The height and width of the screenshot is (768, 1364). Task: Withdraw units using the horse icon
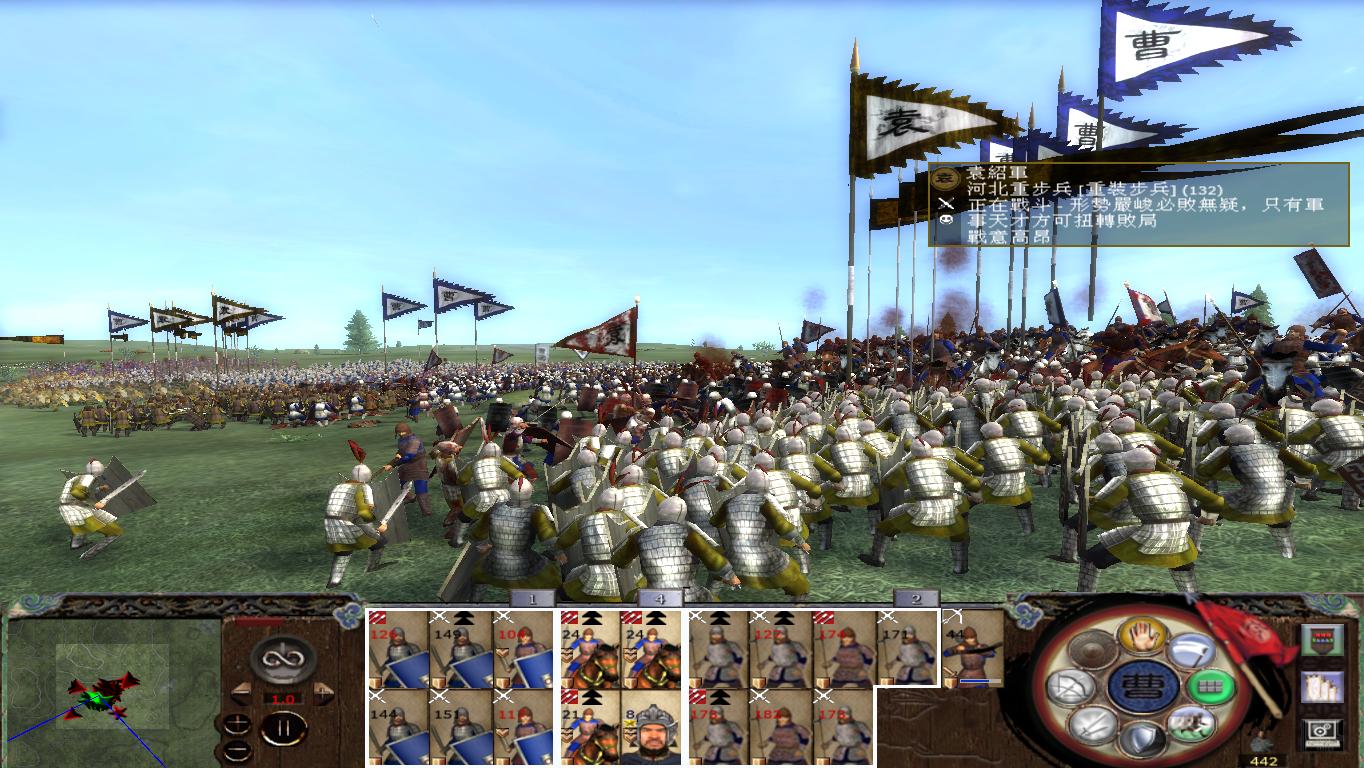1190,723
